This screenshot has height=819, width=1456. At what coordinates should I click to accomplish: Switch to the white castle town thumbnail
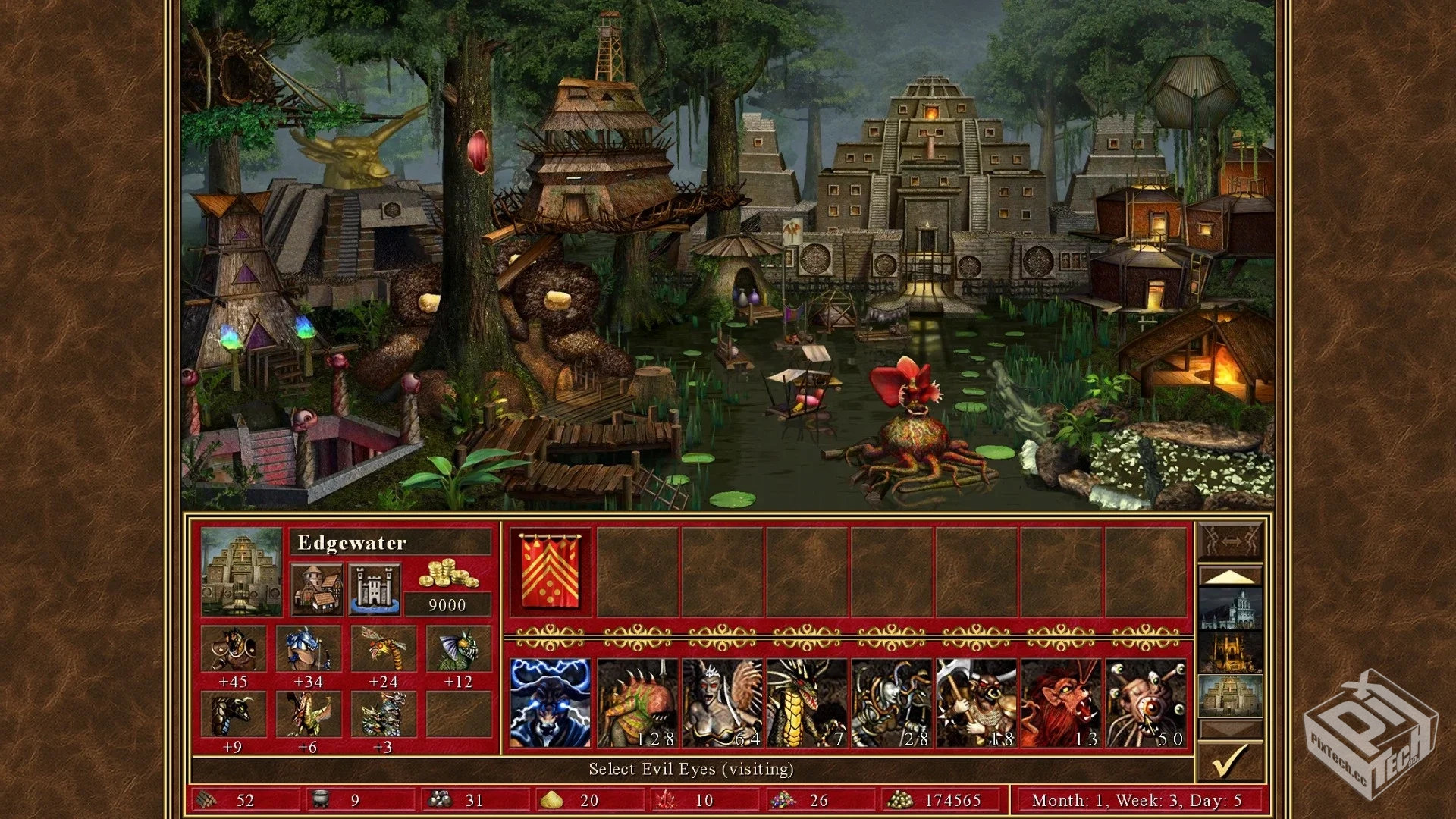point(1230,609)
